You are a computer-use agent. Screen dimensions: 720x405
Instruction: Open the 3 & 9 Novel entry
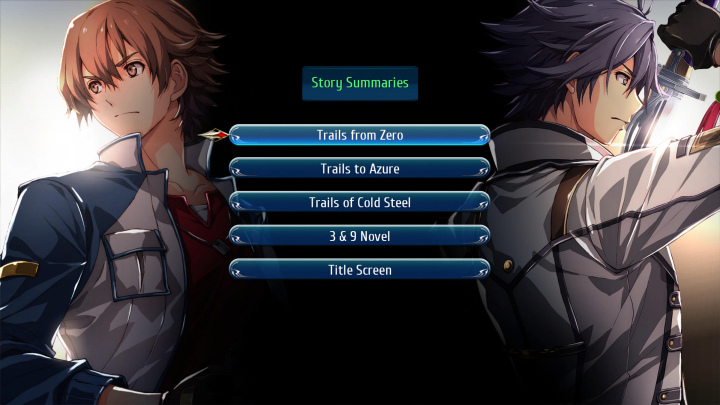tap(360, 236)
